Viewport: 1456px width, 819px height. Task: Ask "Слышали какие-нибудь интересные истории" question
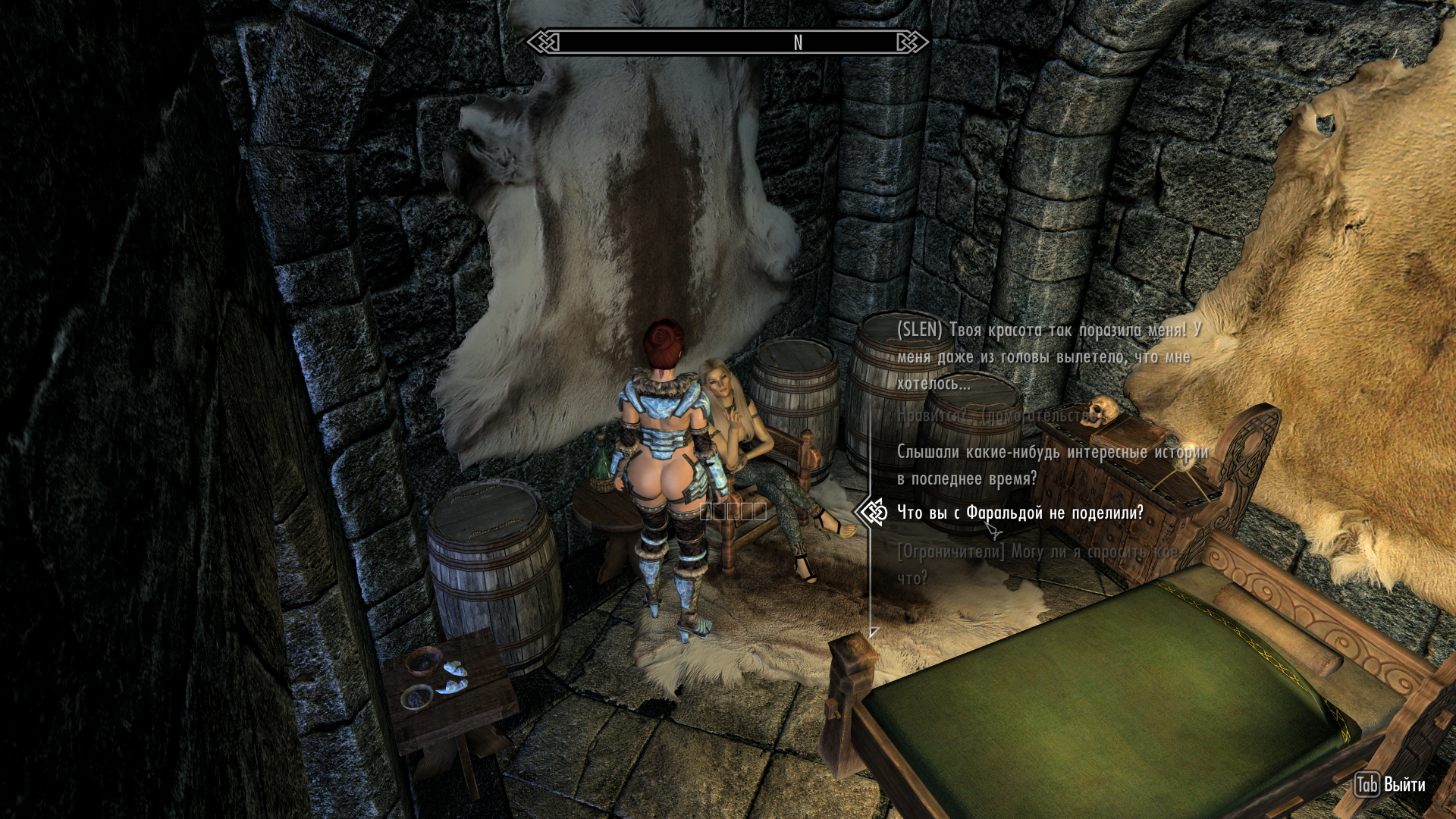[1051, 465]
